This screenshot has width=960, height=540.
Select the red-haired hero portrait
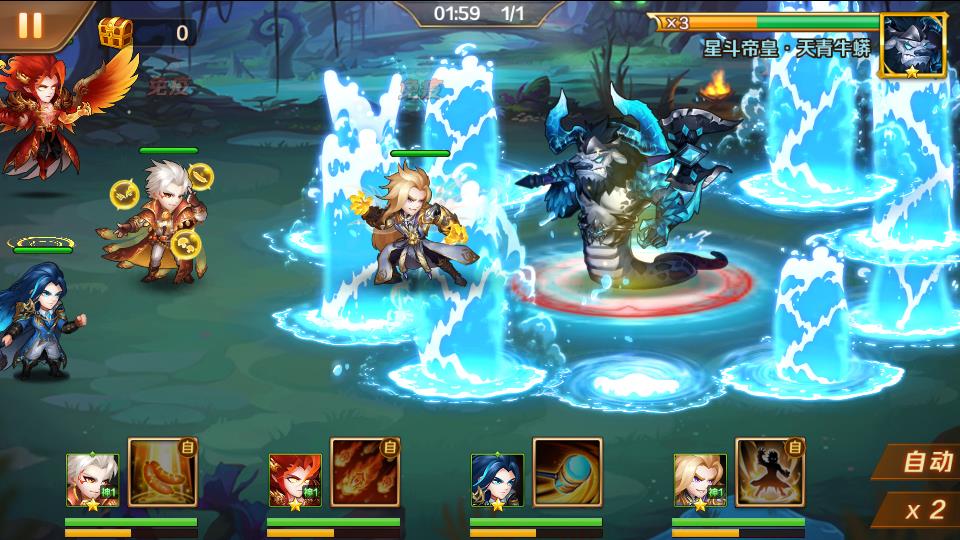pyautogui.click(x=294, y=481)
